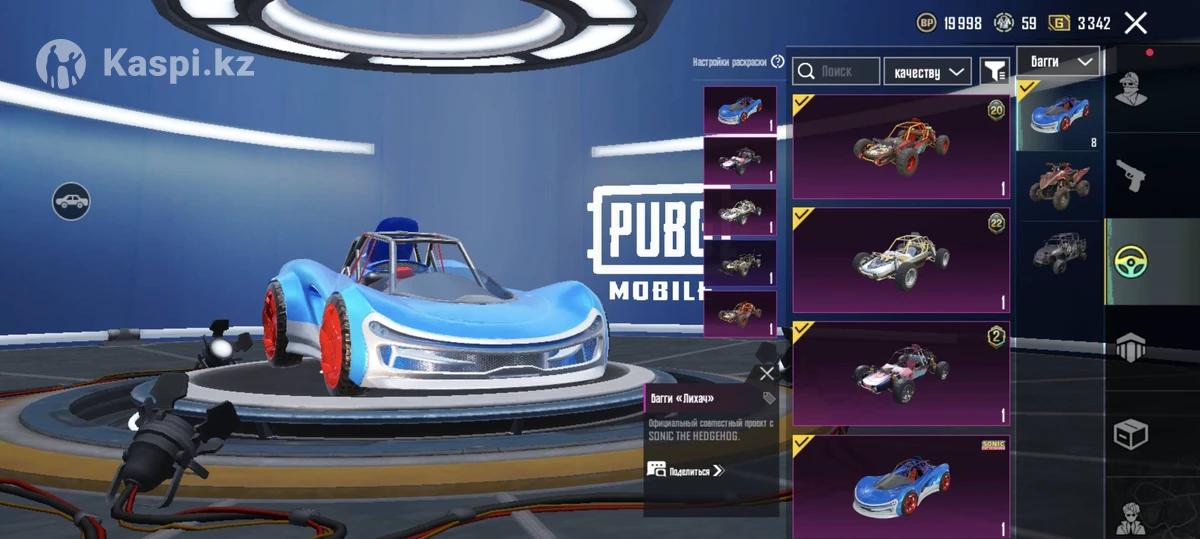Screen dimensions: 1200x539
Task: Click the search field labeled Поиск
Action: (837, 71)
